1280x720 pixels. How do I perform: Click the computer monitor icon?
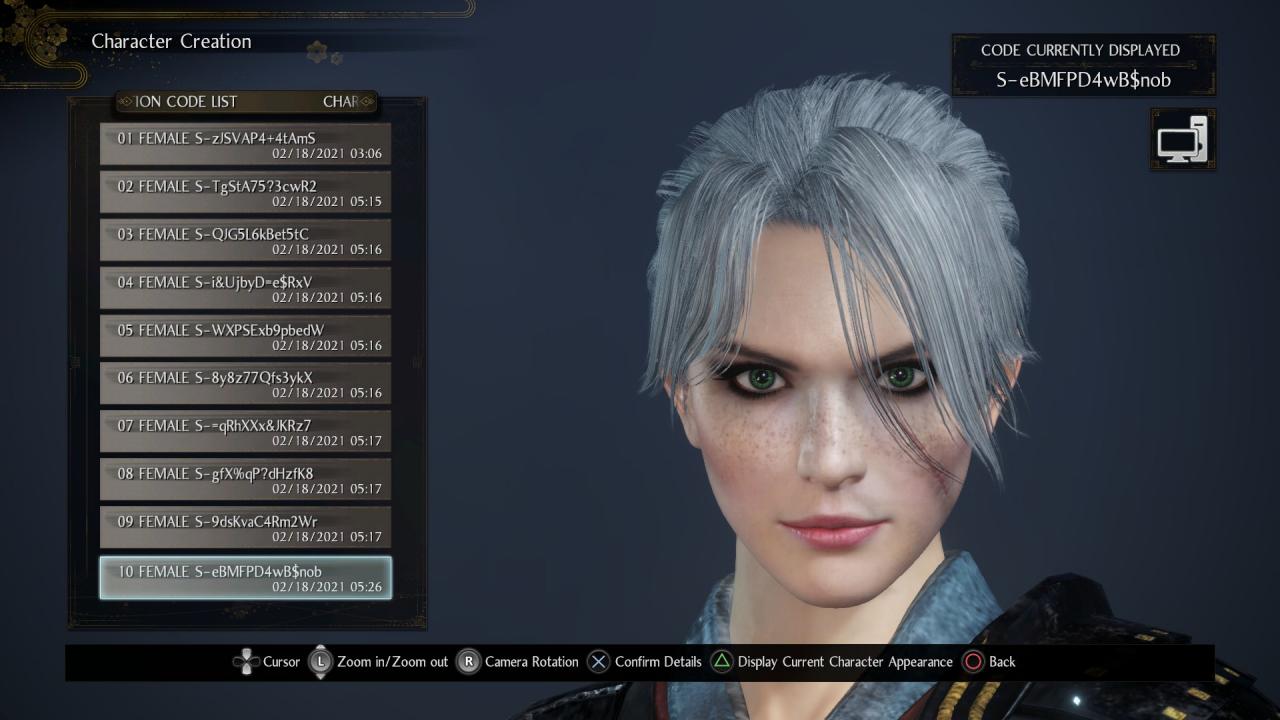coord(1183,139)
